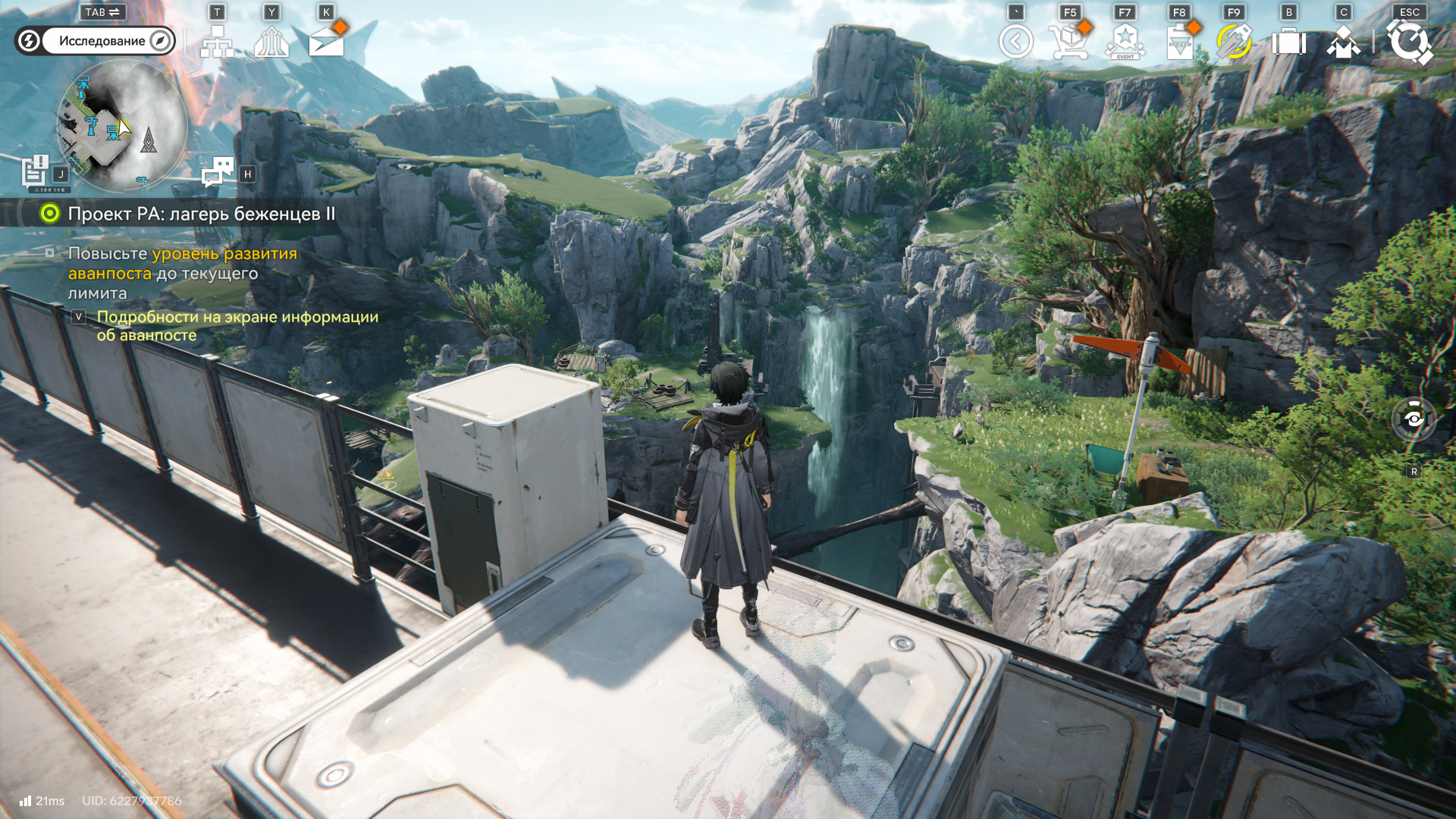
Task: Open the backpack suitcase inventory icon
Action: (1288, 42)
